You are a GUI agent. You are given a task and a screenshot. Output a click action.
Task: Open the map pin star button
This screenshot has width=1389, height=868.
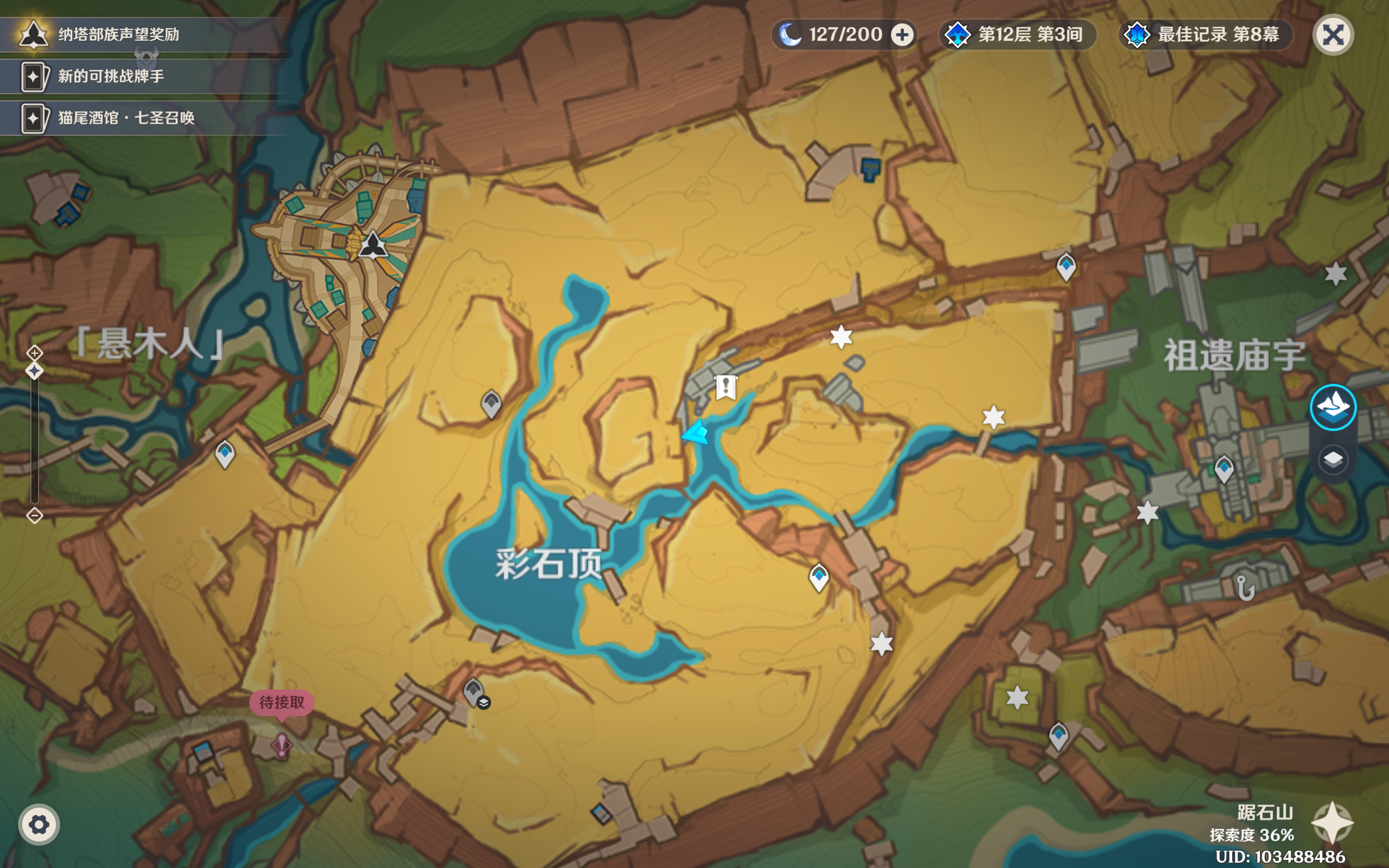click(1332, 822)
